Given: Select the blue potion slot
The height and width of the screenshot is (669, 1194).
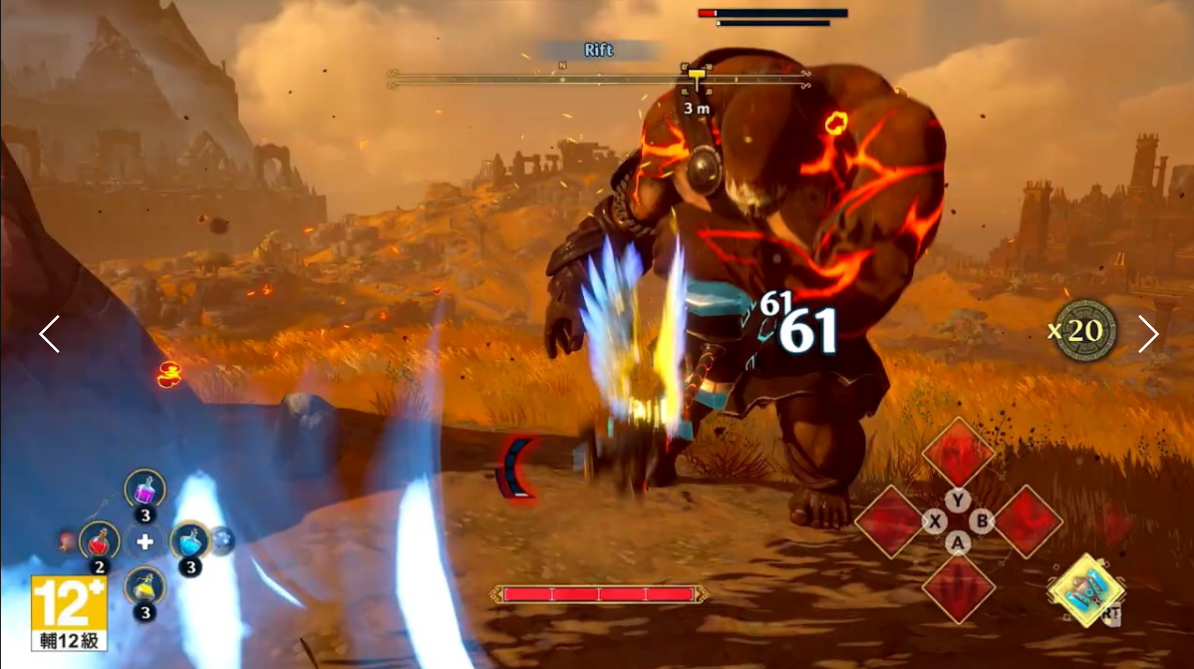Looking at the screenshot, I should pos(189,541).
